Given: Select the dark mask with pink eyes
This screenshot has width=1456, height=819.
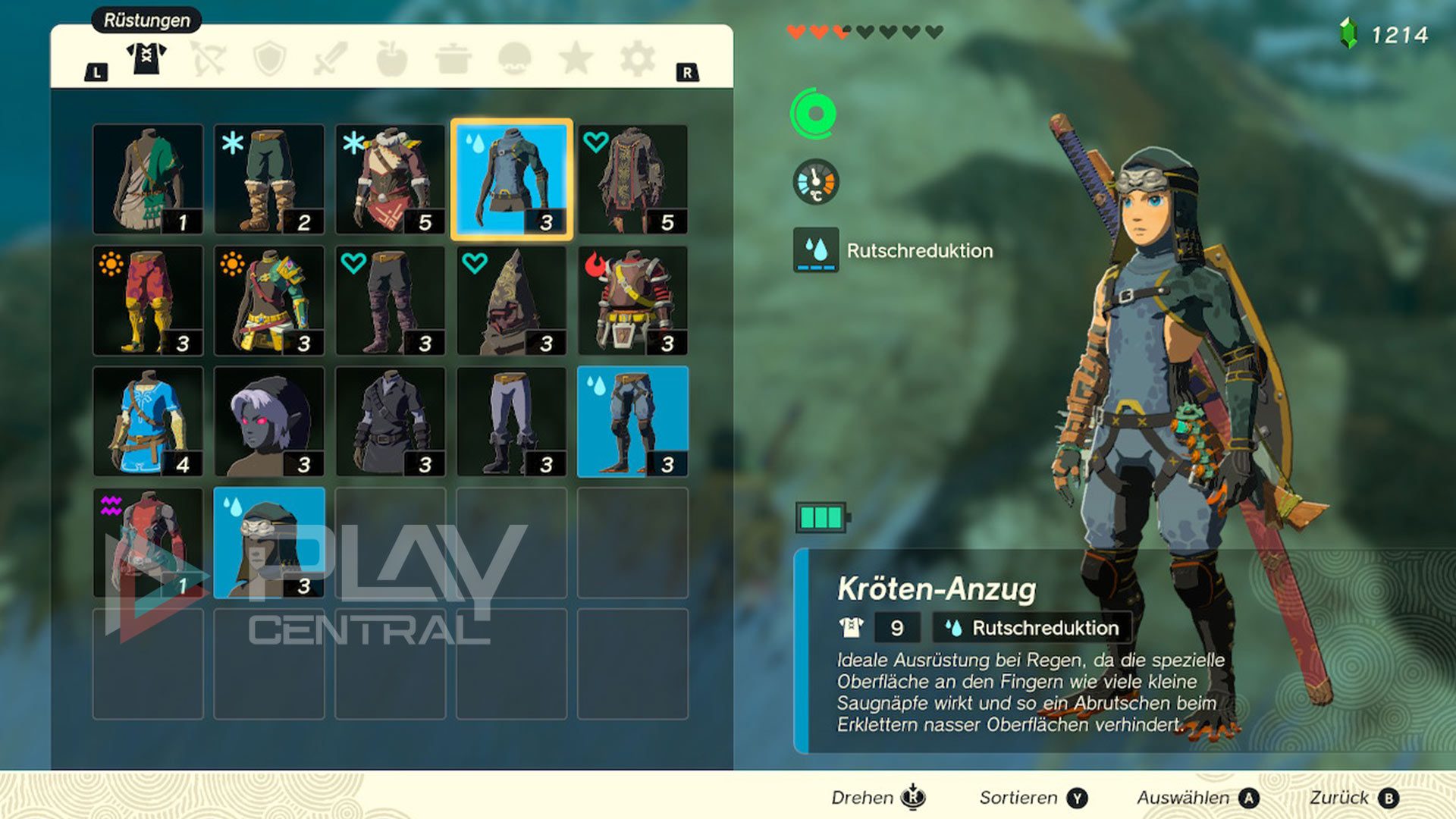Looking at the screenshot, I should (269, 422).
